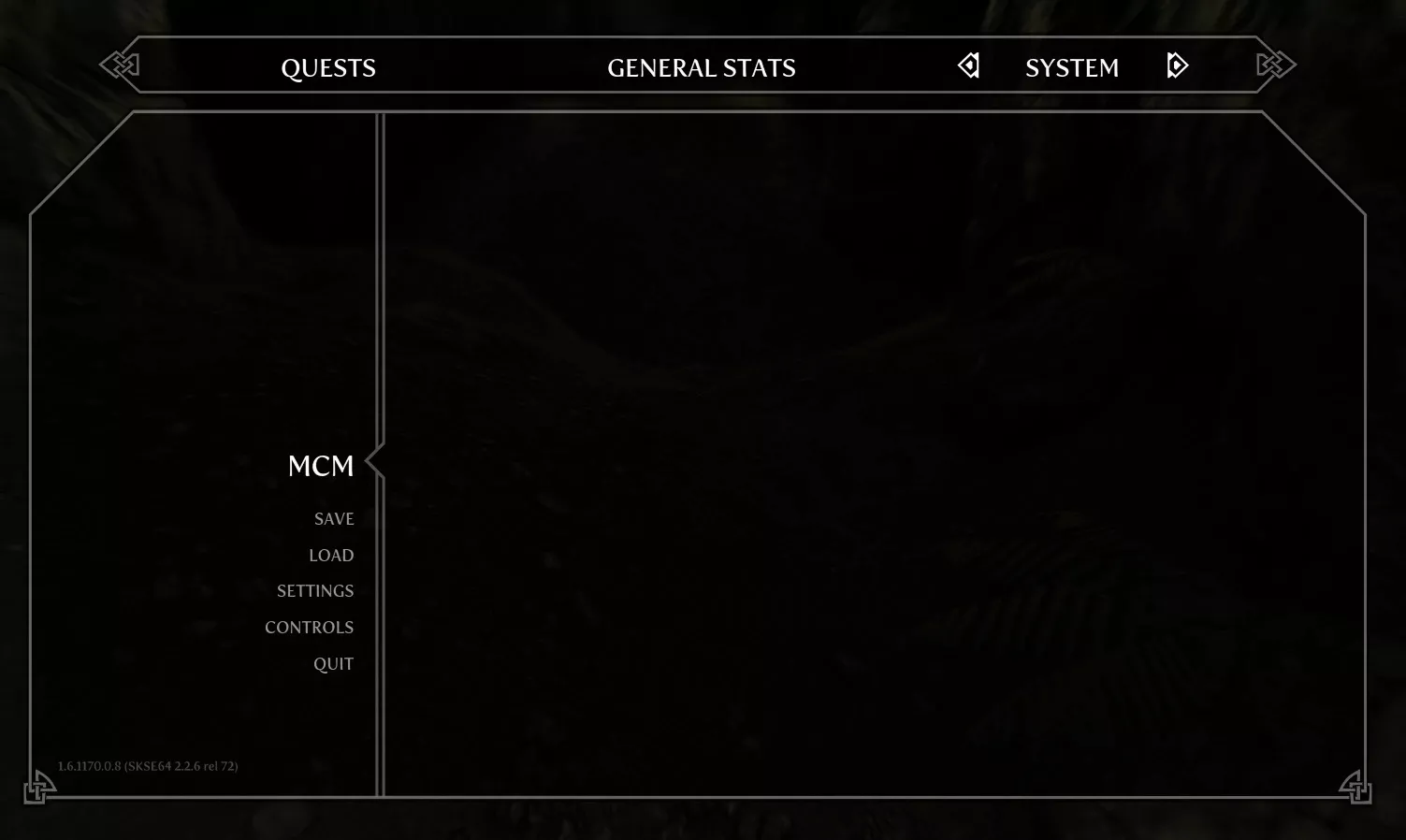Click QUIT to exit the game
The height and width of the screenshot is (840, 1406).
[333, 663]
